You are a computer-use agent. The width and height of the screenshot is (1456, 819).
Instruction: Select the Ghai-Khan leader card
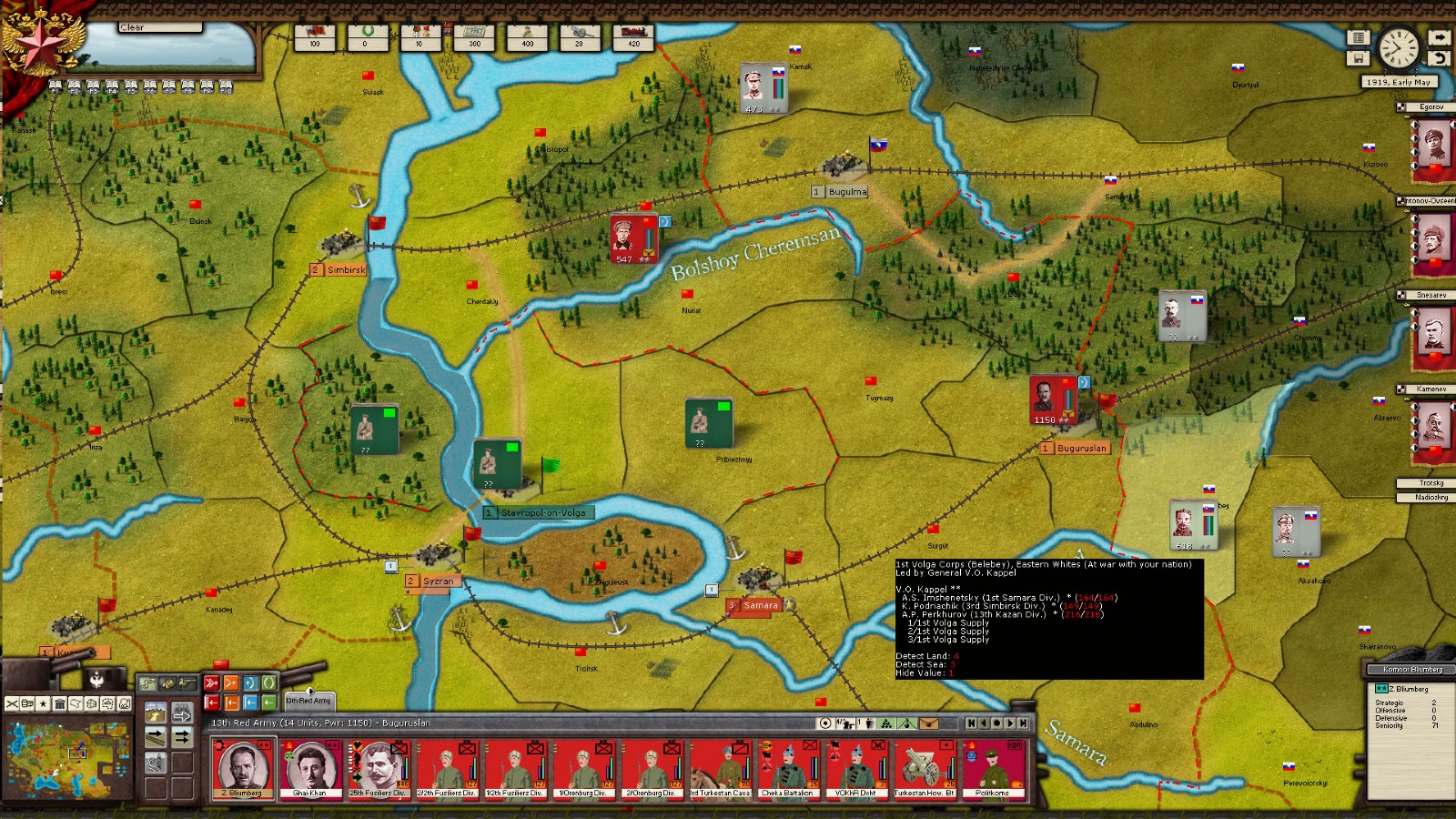309,769
